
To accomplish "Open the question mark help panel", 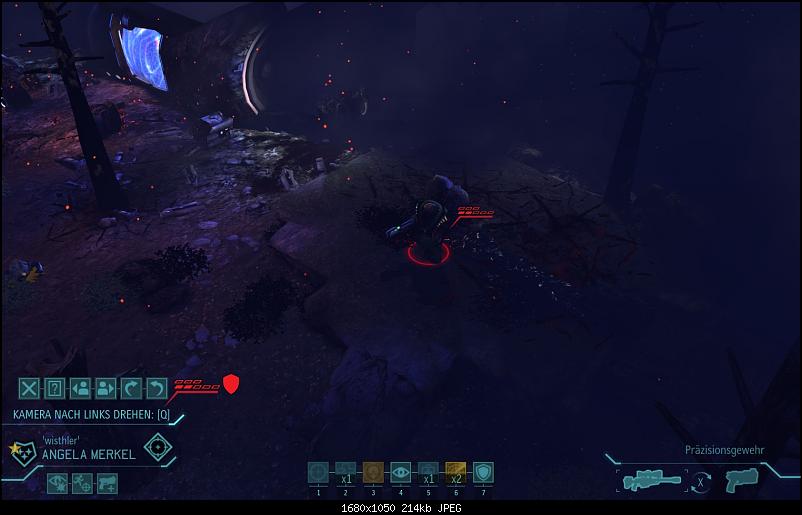I will point(55,388).
